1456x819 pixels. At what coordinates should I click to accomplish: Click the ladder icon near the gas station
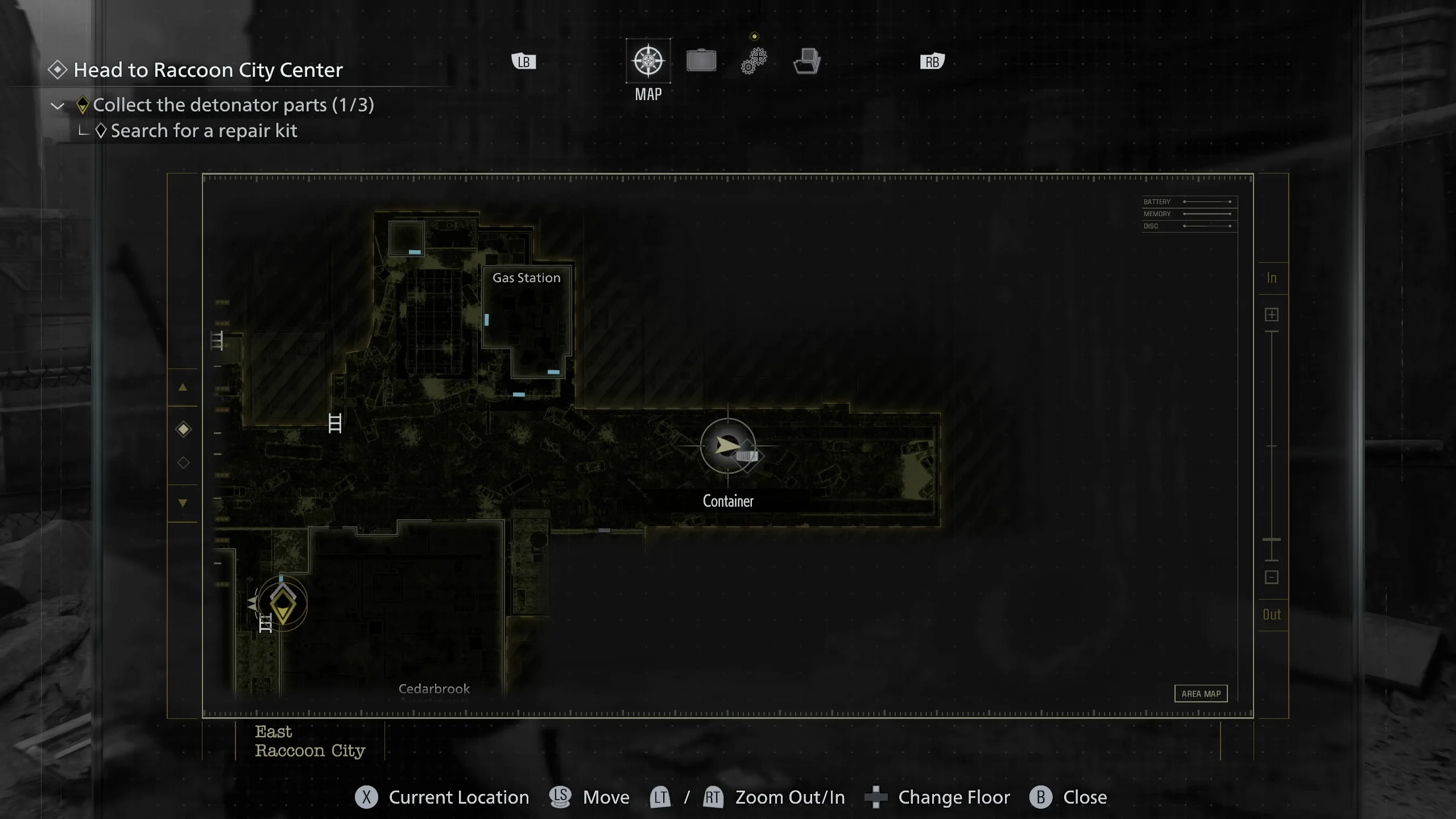click(x=335, y=423)
